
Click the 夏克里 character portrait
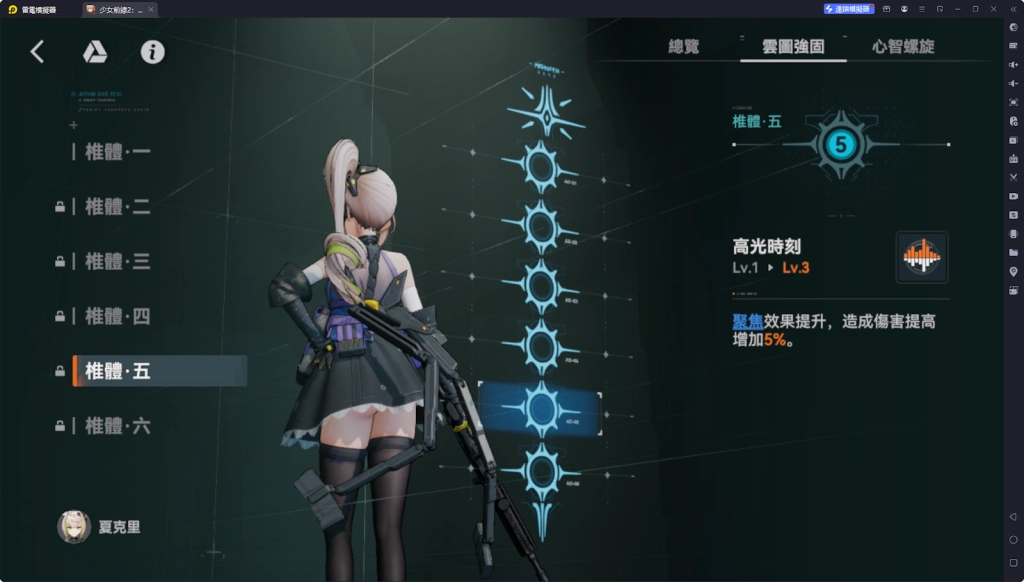coord(74,527)
